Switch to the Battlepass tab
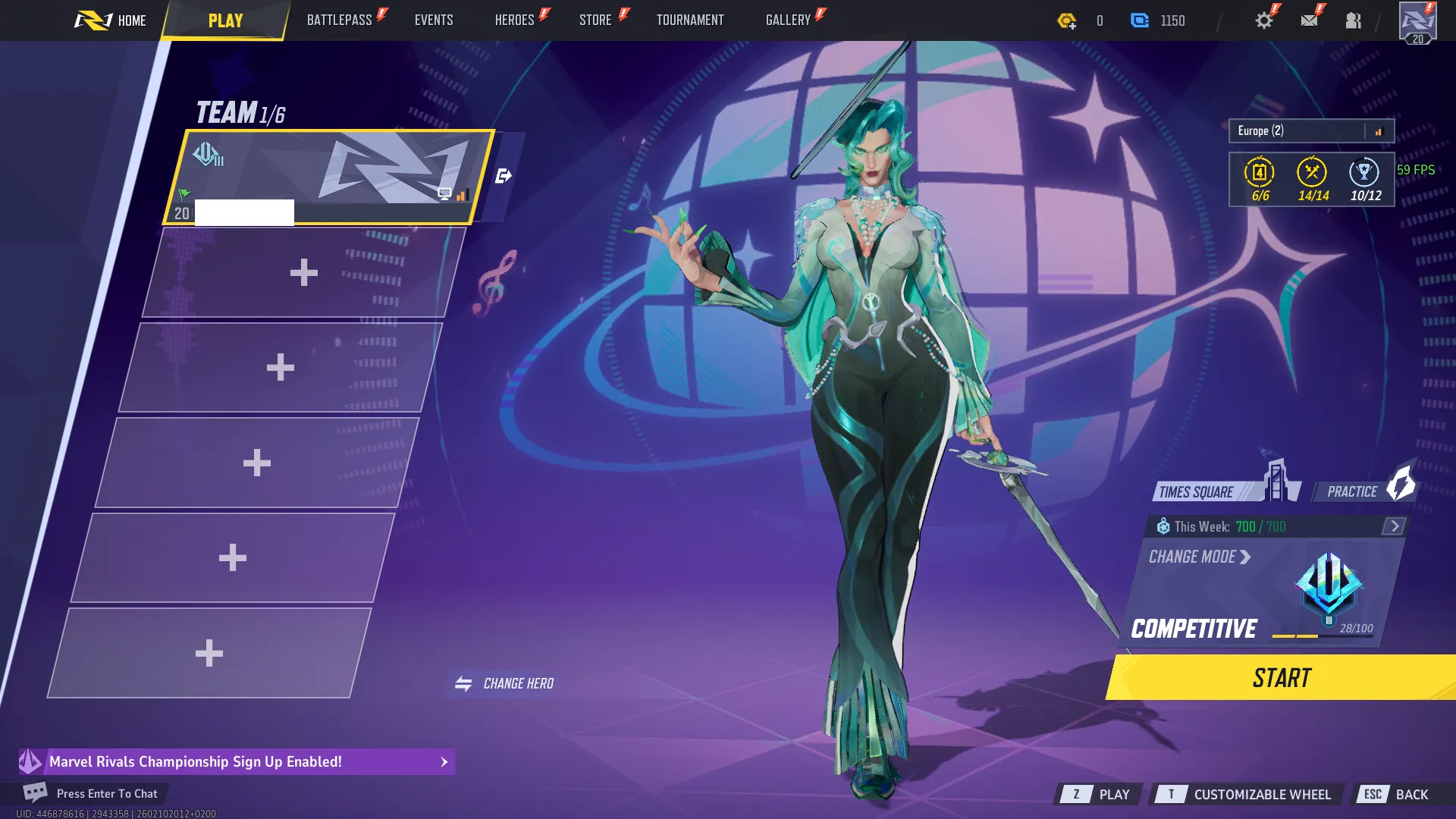Viewport: 1456px width, 819px height. coord(341,20)
